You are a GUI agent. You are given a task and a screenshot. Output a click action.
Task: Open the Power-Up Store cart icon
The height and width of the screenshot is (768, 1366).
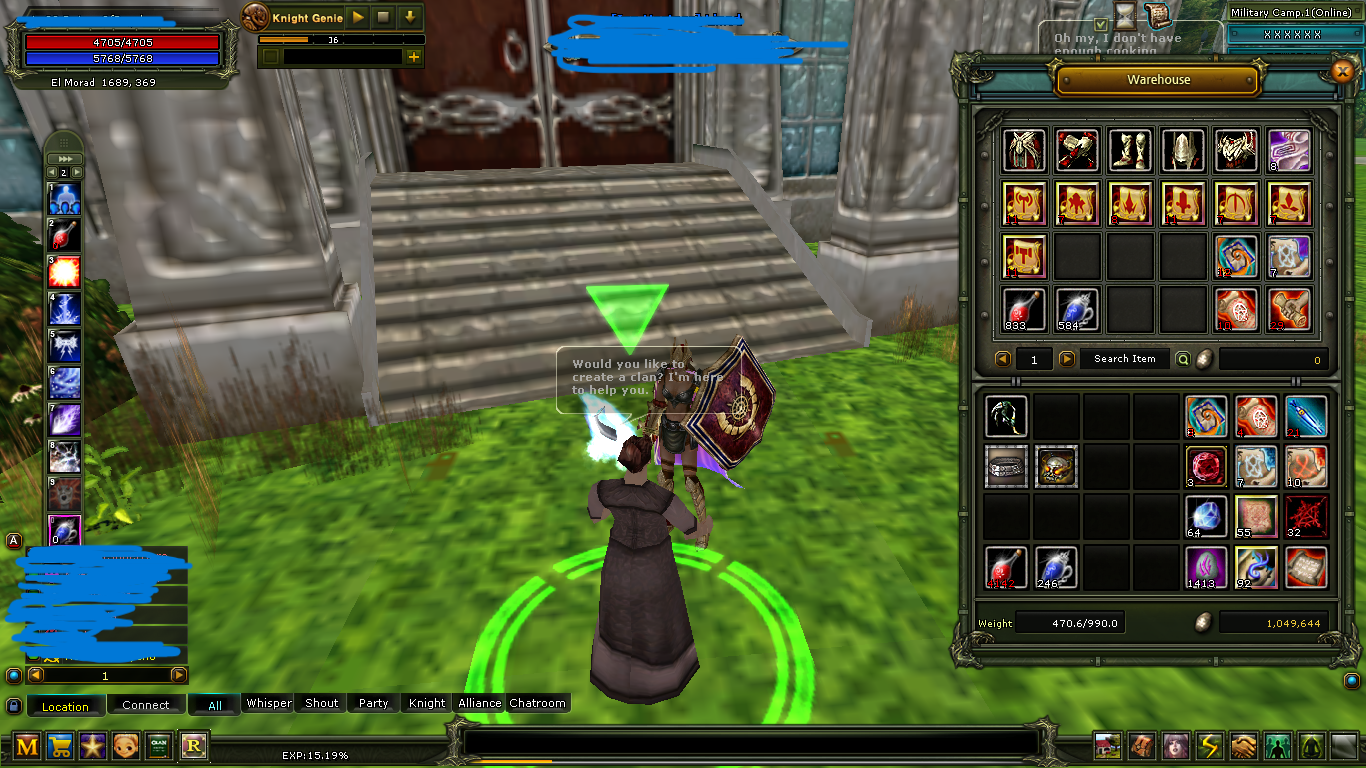[62, 746]
